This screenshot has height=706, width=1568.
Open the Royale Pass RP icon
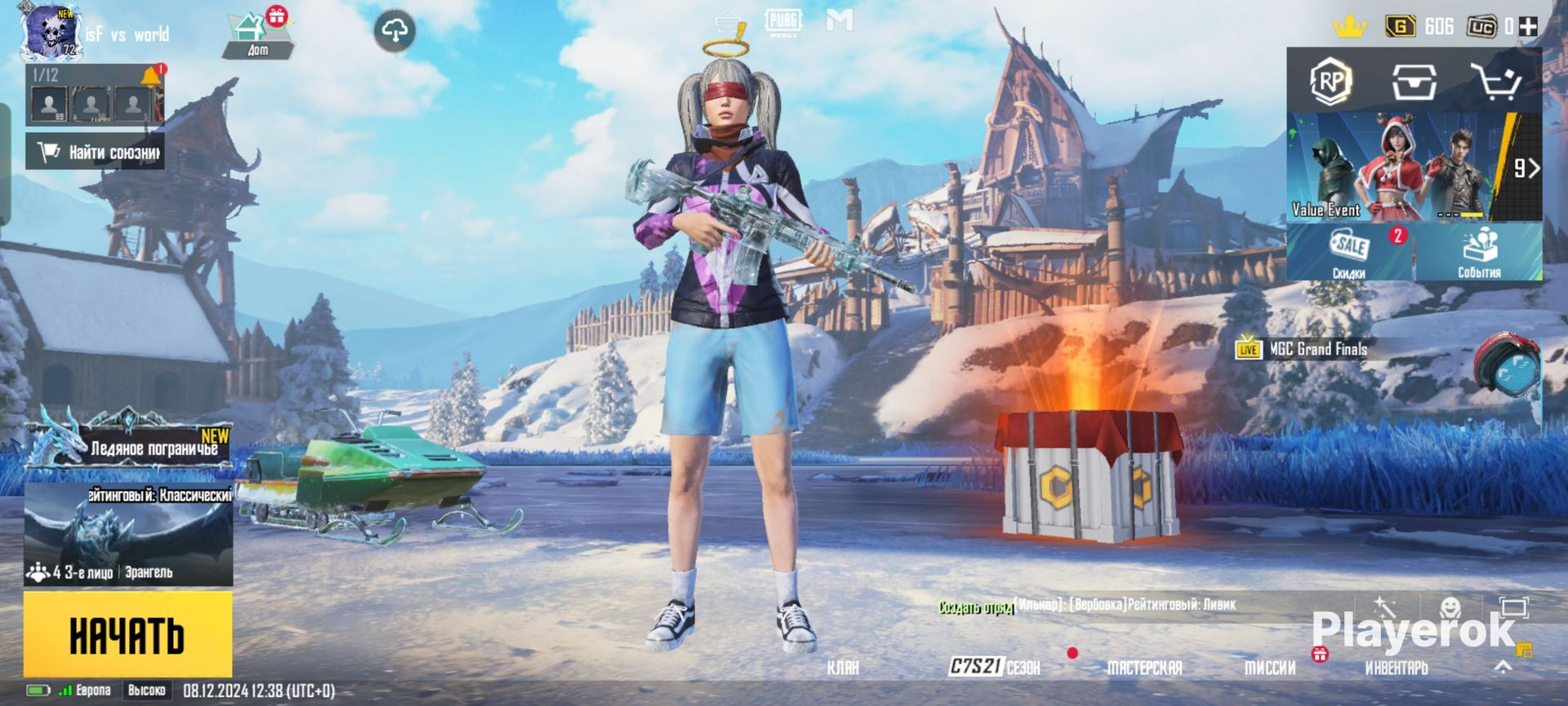coord(1331,81)
